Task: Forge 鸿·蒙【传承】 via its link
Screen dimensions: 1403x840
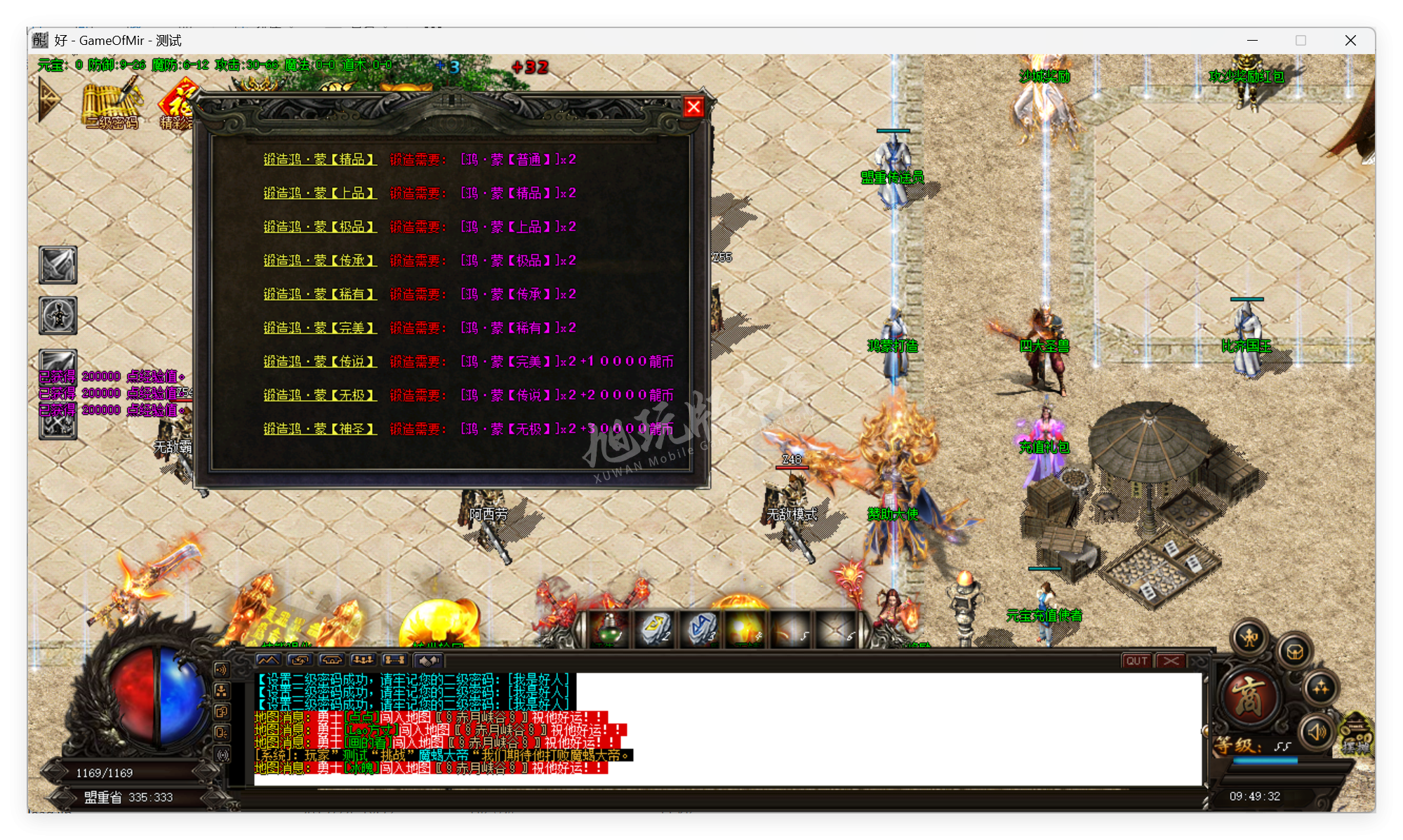Action: (319, 261)
